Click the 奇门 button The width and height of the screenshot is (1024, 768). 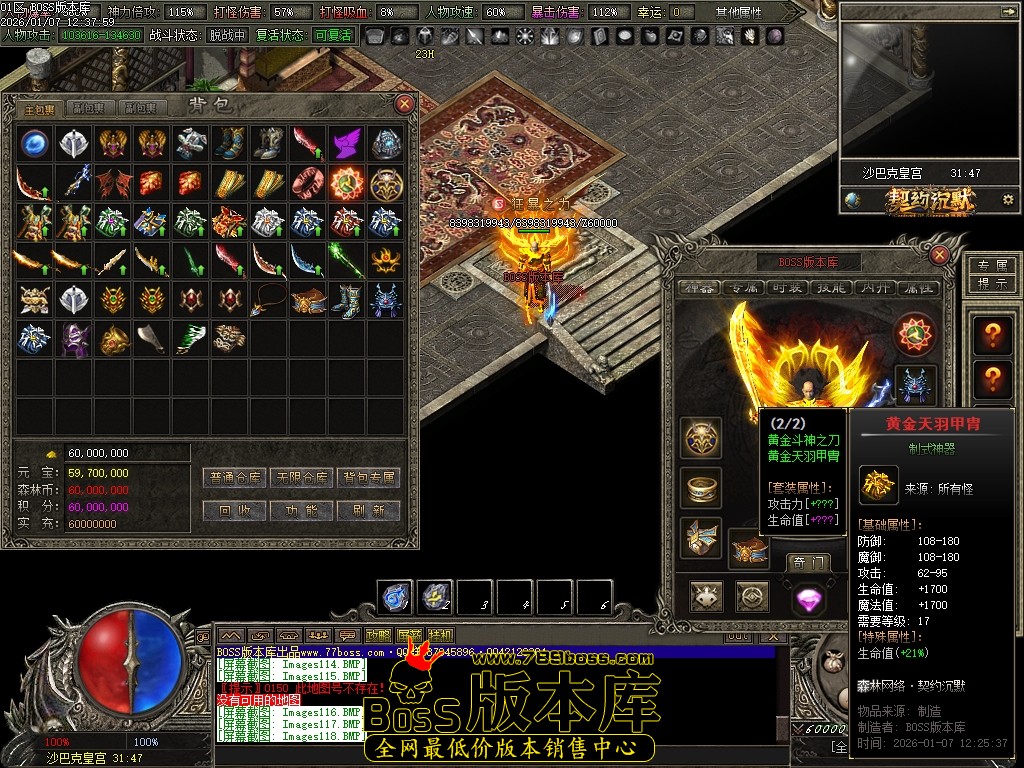[806, 563]
